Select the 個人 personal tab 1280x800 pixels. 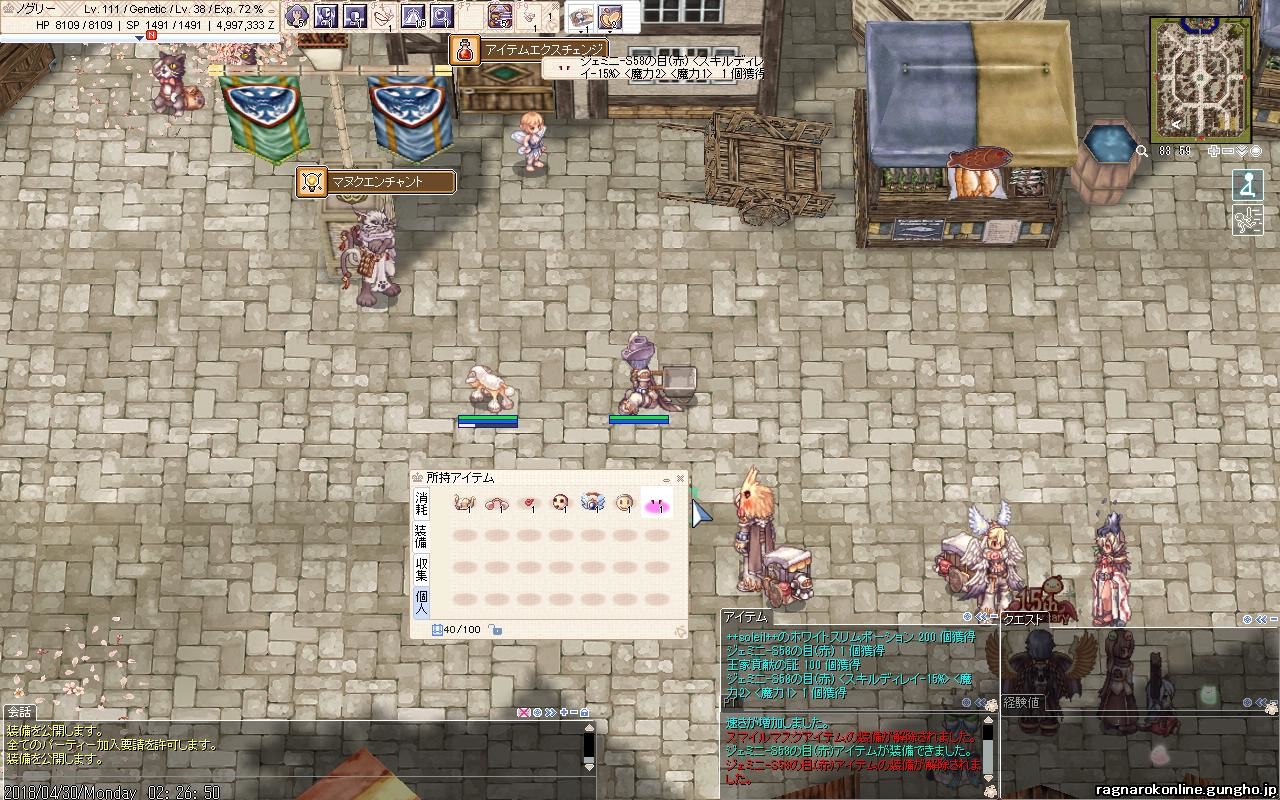click(421, 601)
